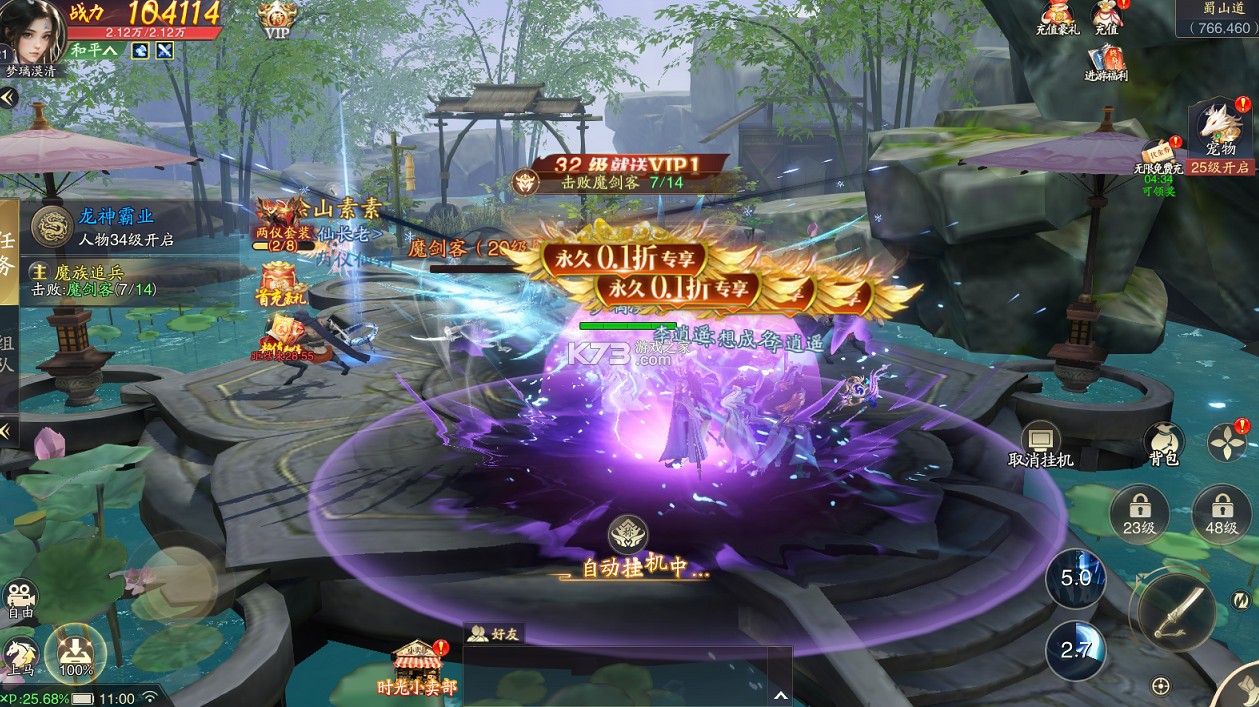Open the VIP privileges panel

tap(277, 18)
